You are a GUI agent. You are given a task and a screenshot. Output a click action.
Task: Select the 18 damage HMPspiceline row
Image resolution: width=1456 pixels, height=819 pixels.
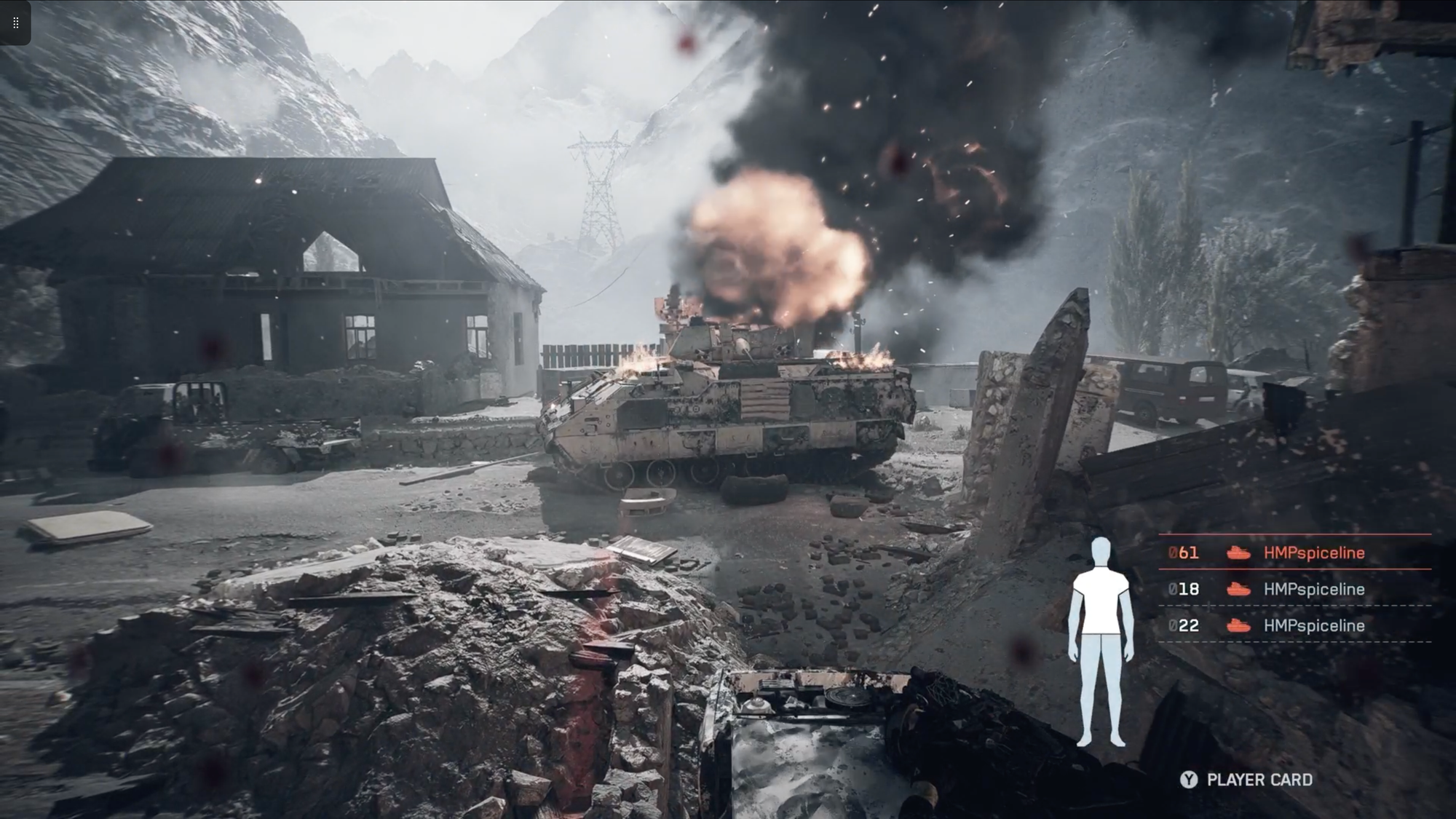point(1294,589)
